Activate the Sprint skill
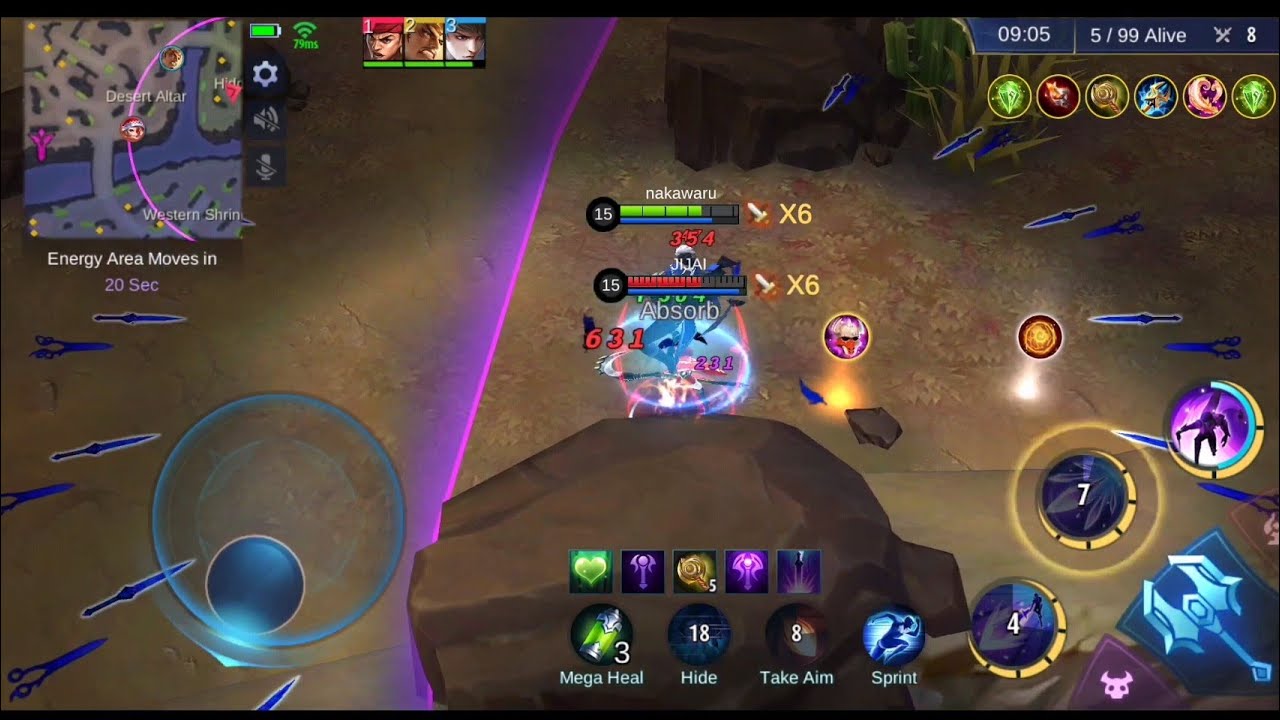Screen dimensions: 1280x720 893,636
